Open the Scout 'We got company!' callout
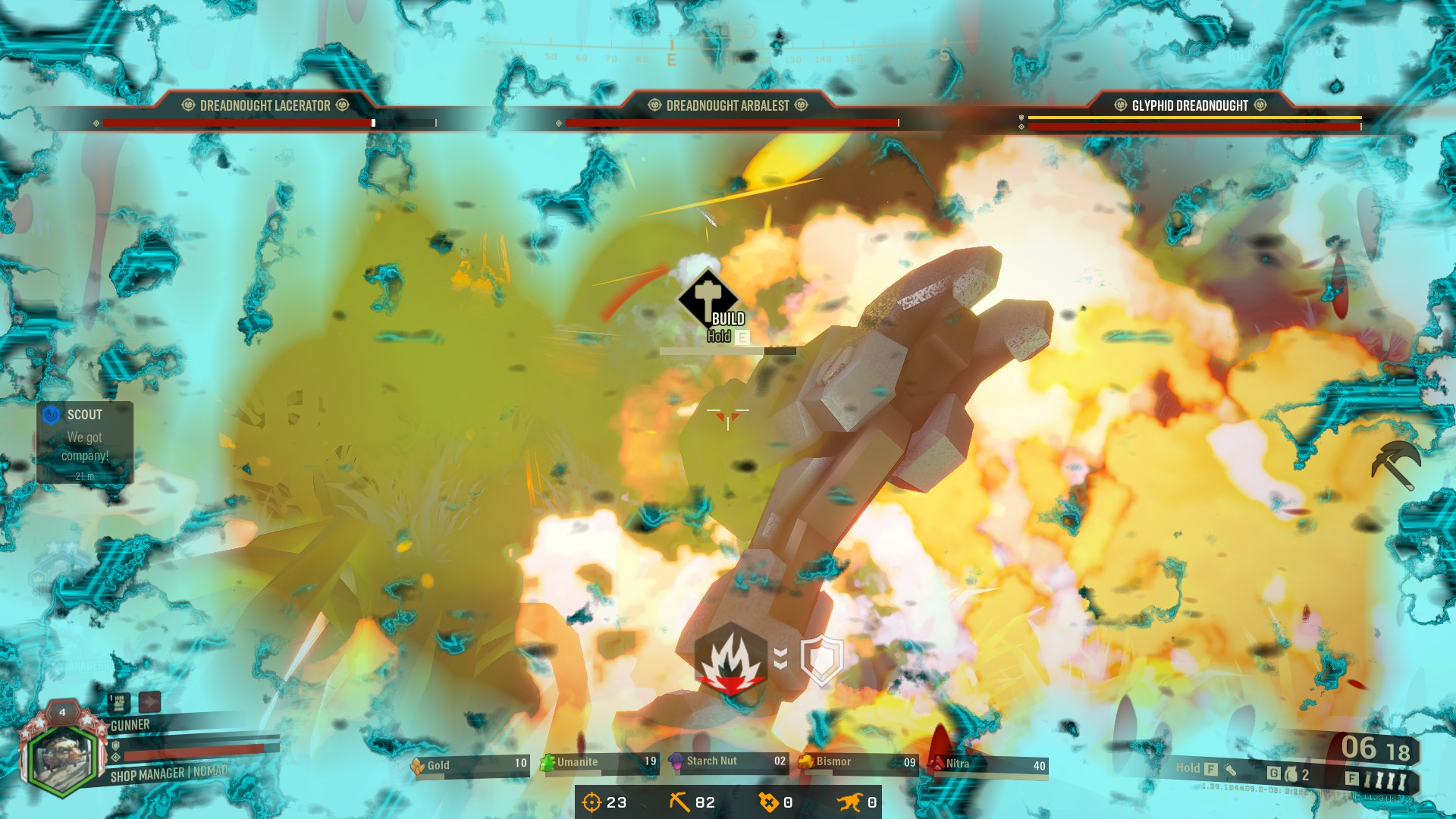The image size is (1456, 819). point(85,443)
